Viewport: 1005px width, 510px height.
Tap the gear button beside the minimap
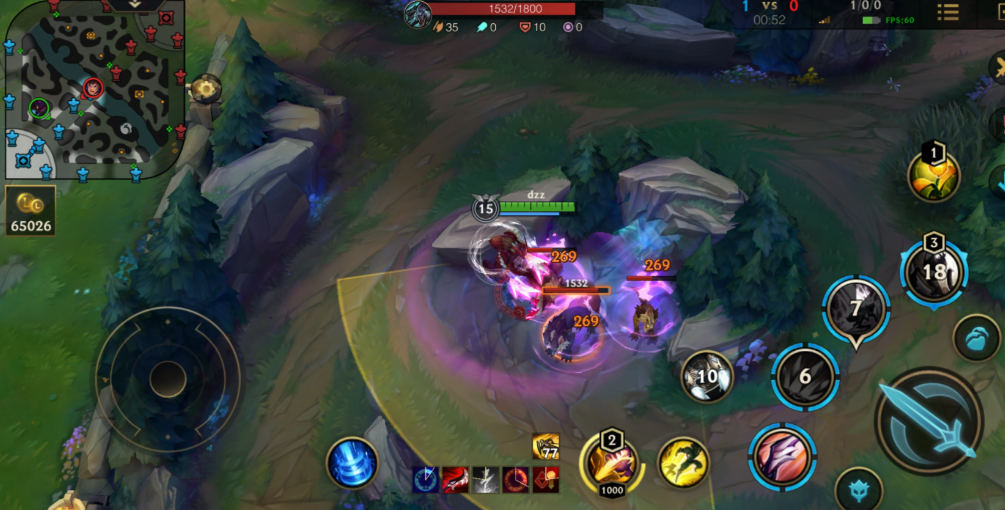pyautogui.click(x=207, y=89)
